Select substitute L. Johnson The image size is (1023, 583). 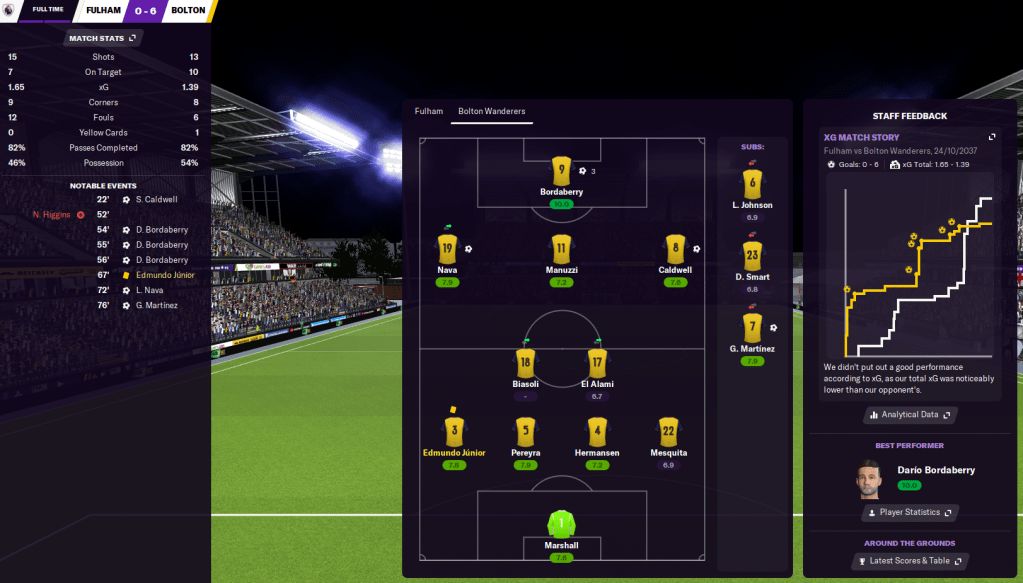click(x=752, y=183)
